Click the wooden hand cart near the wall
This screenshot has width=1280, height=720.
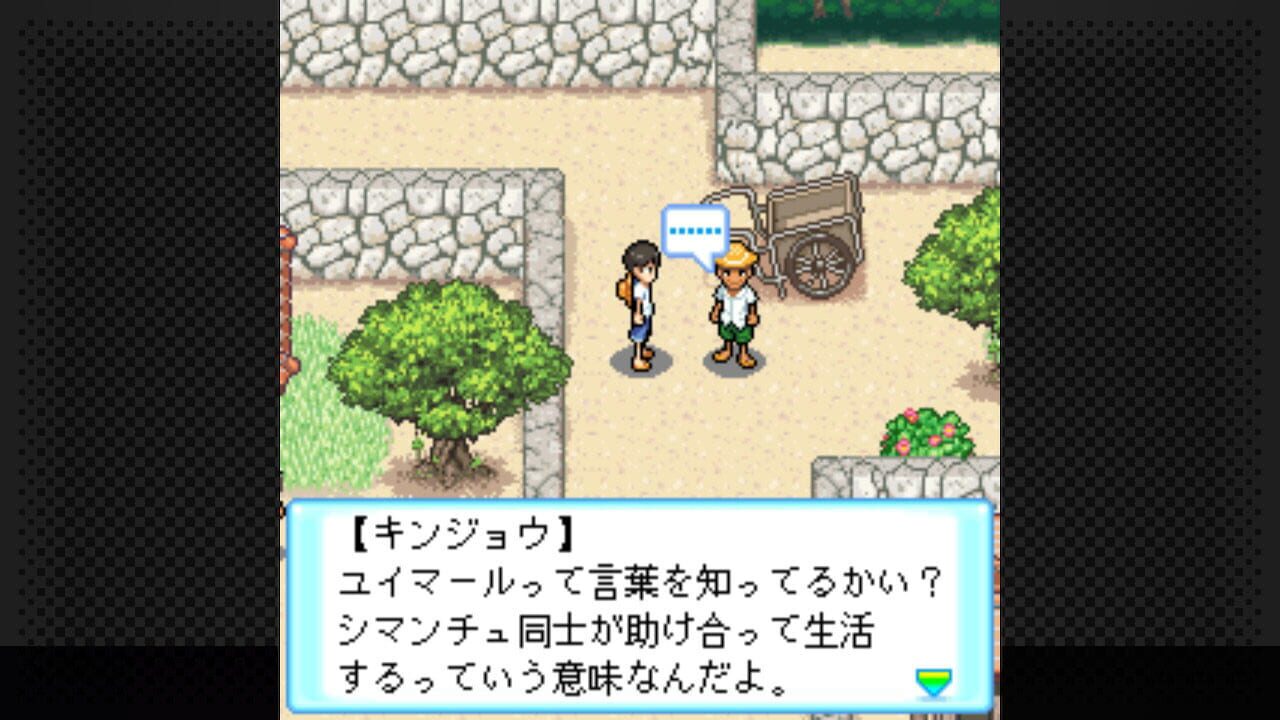[810, 215]
